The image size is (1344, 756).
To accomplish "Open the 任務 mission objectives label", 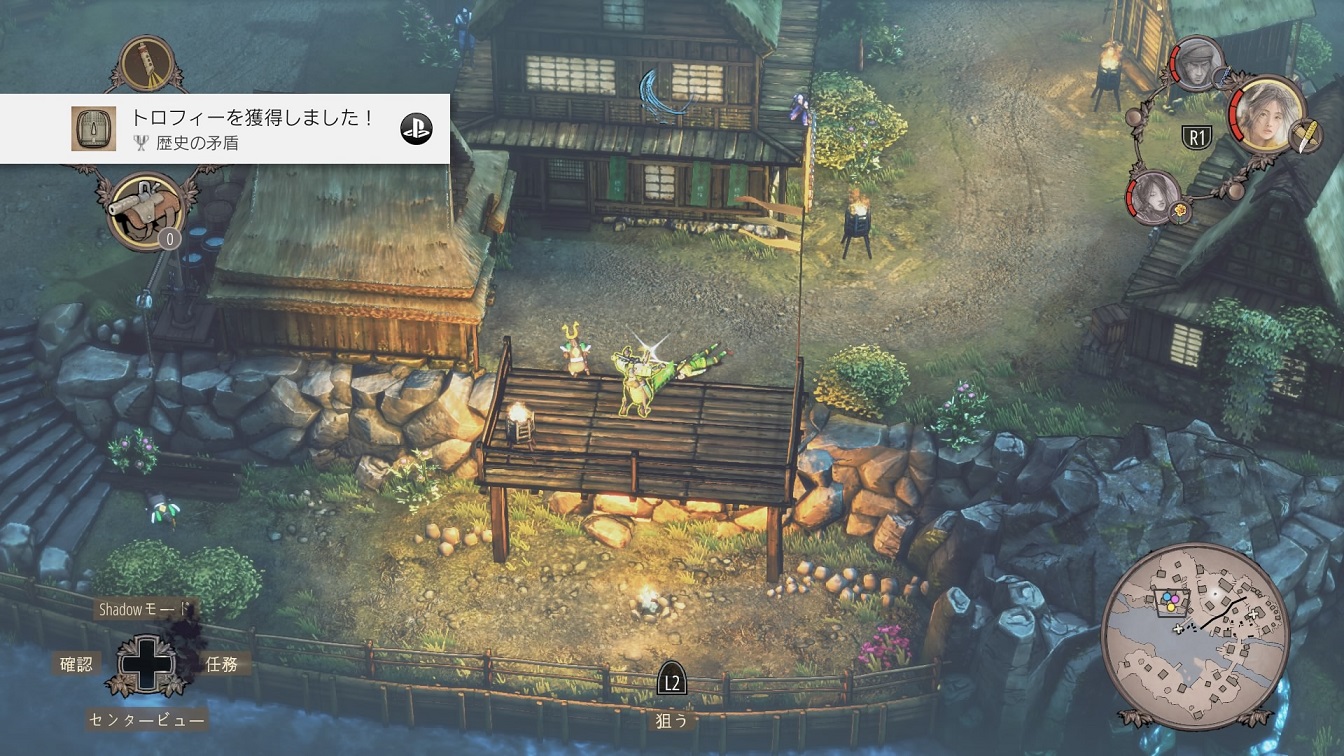I will (x=221, y=663).
